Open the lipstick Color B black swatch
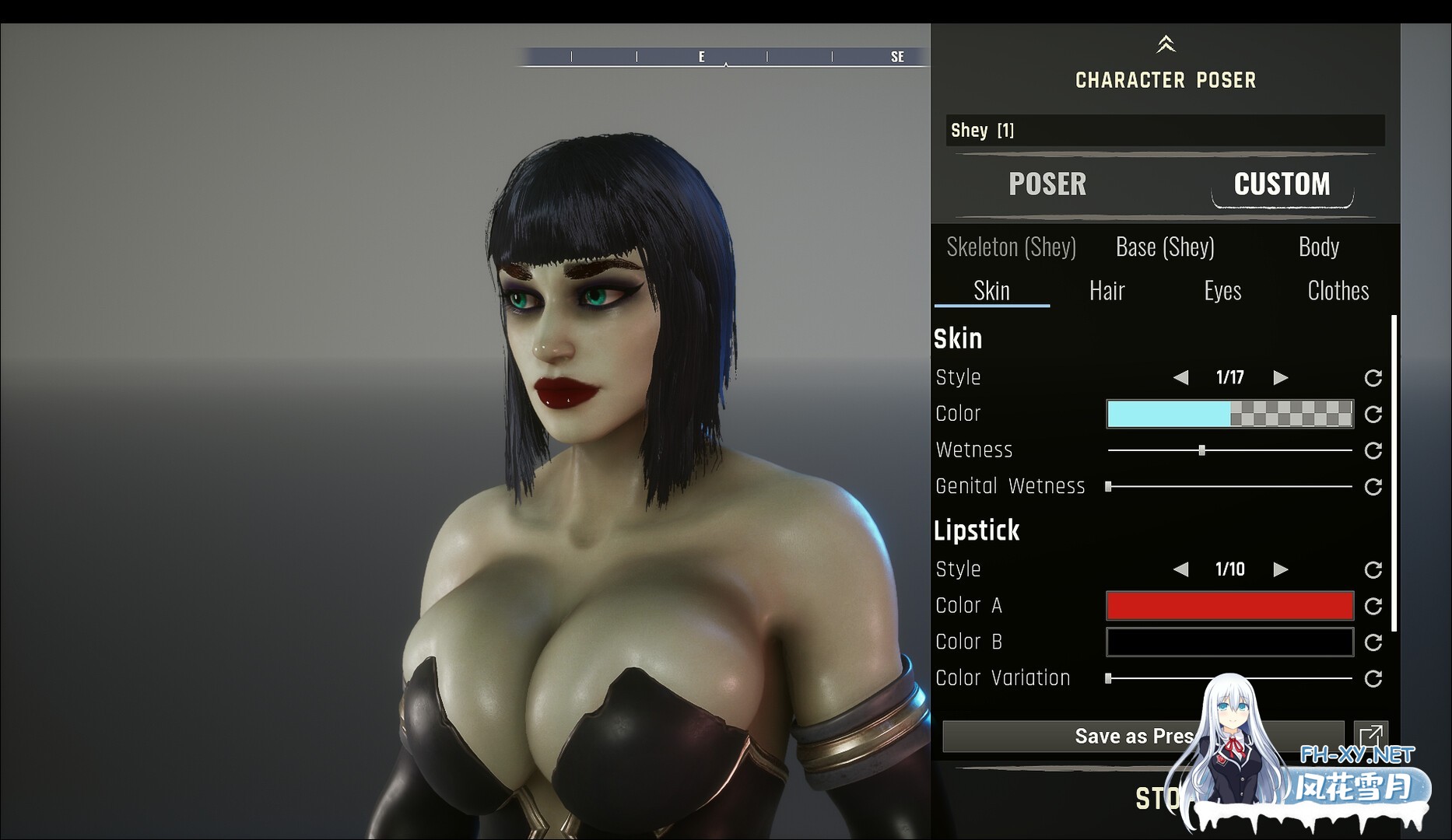1452x840 pixels. 1229,642
